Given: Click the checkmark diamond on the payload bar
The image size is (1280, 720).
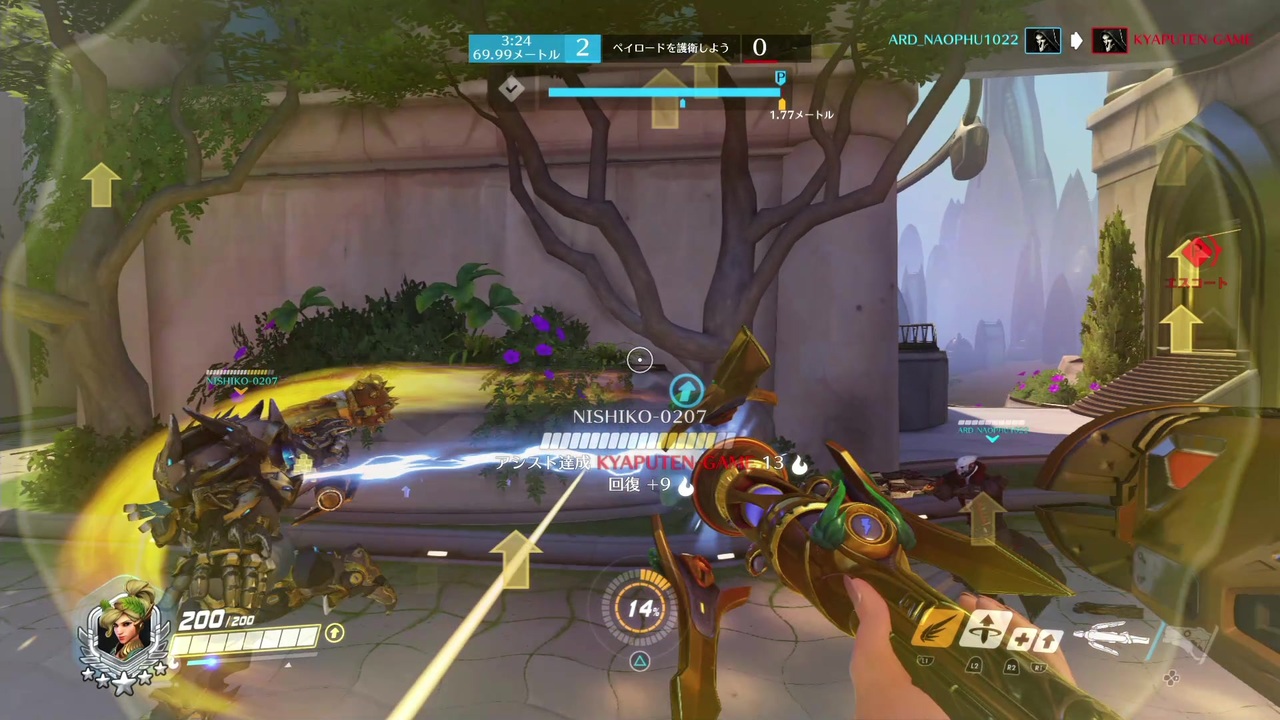Looking at the screenshot, I should (513, 90).
